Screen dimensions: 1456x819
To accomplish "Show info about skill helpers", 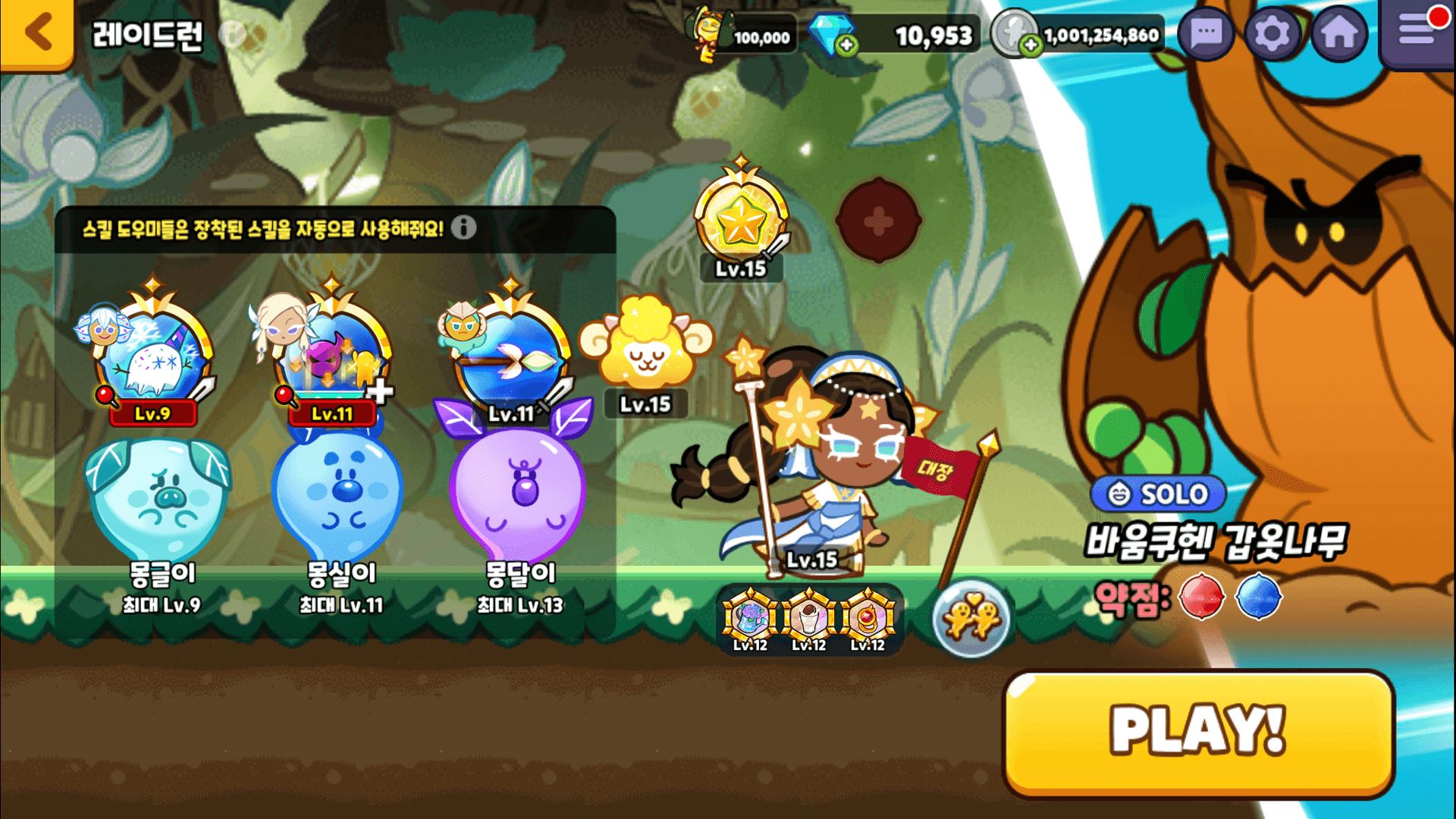I will (x=464, y=227).
